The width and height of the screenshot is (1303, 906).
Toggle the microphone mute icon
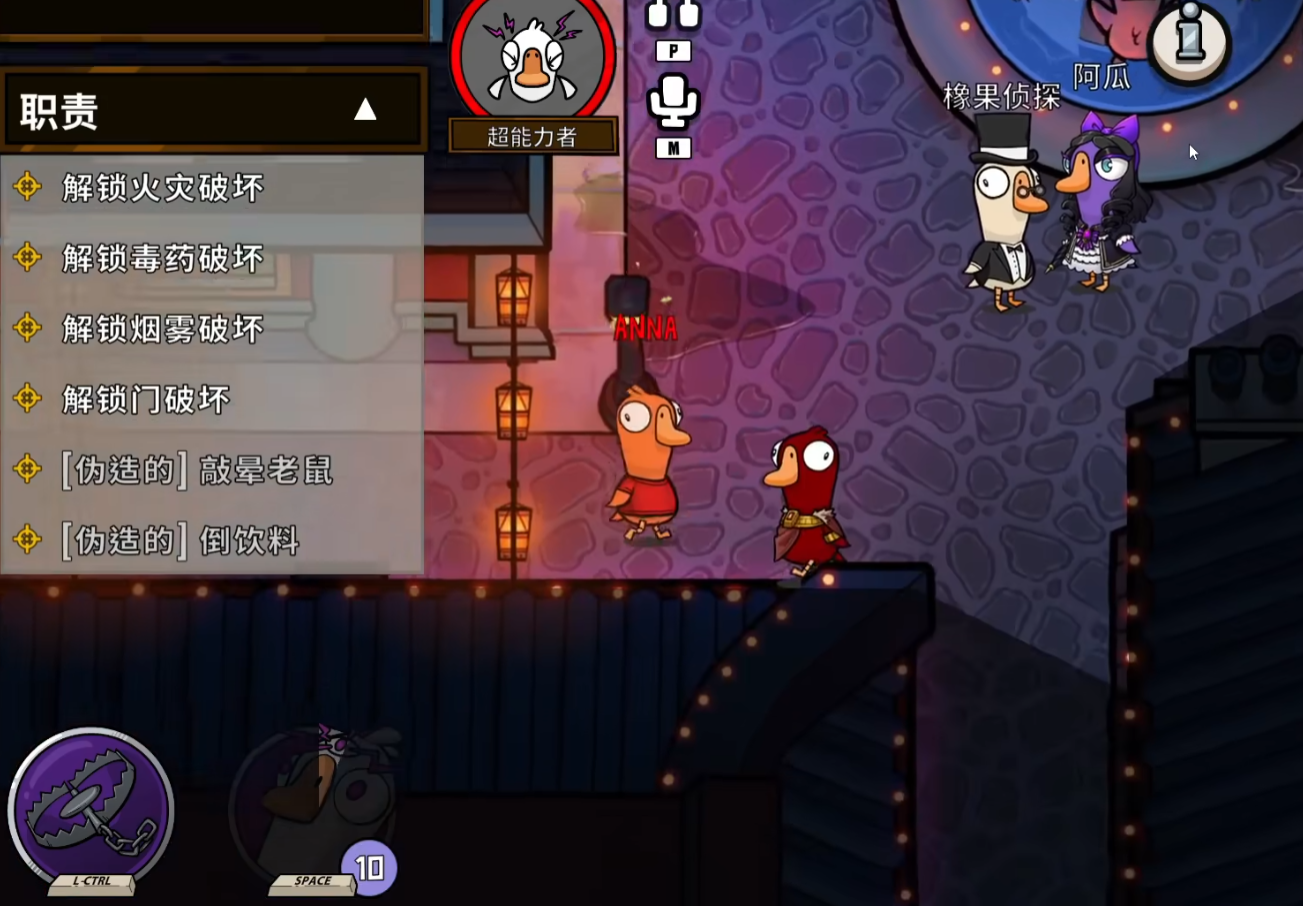(x=673, y=103)
